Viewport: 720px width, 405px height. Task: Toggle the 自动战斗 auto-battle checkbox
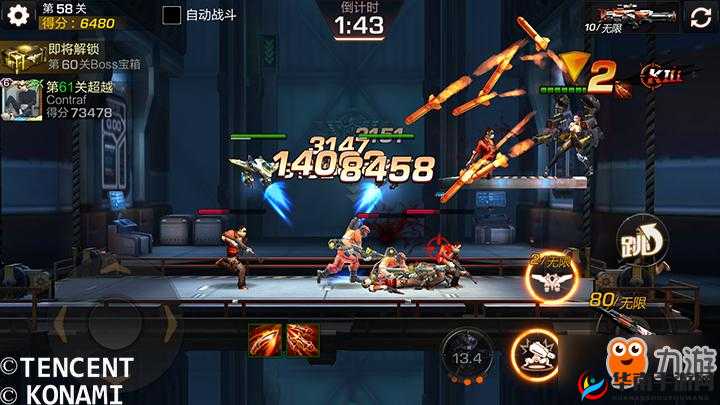(x=172, y=15)
